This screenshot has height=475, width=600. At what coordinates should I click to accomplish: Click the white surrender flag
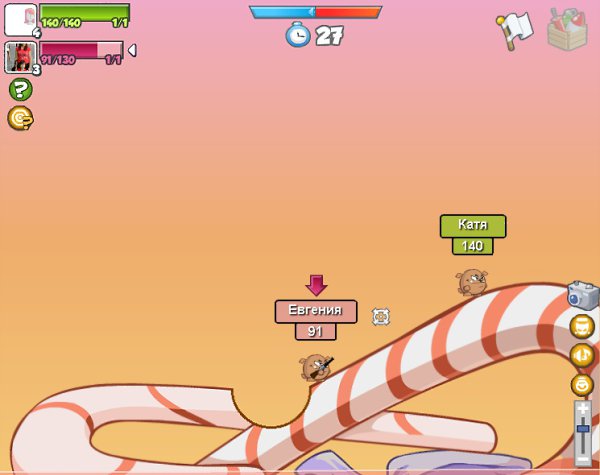[x=513, y=31]
